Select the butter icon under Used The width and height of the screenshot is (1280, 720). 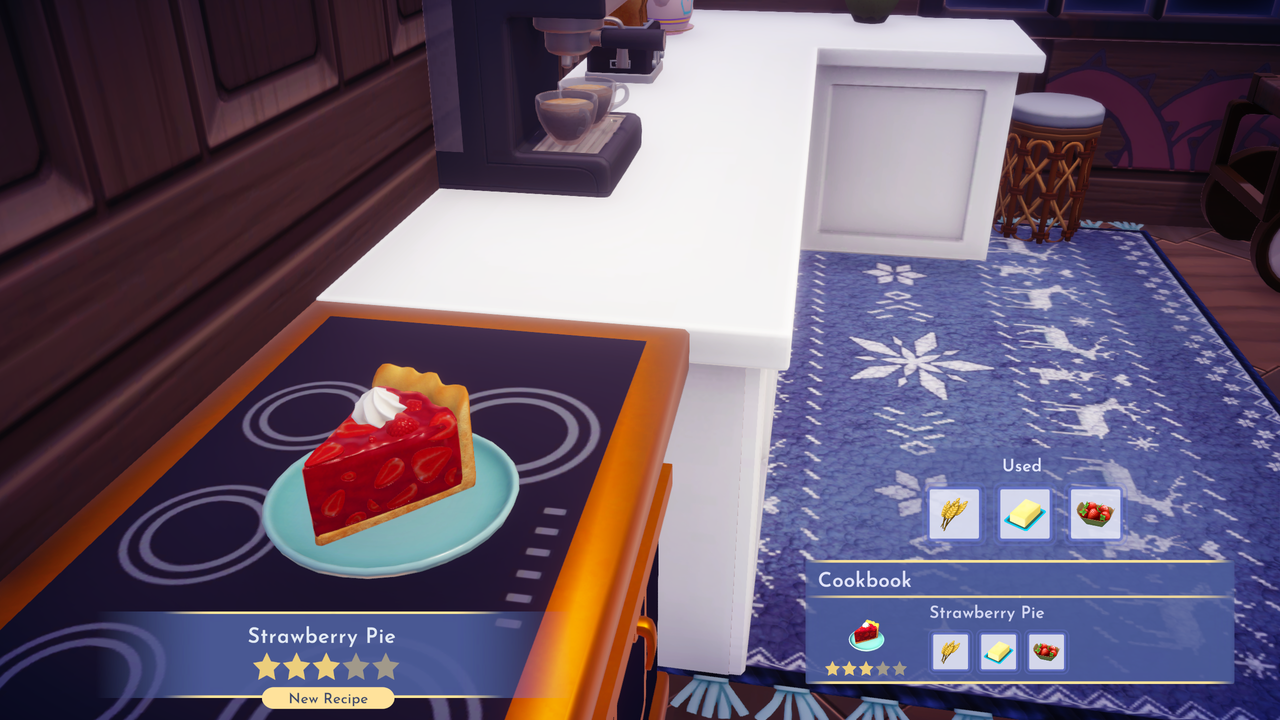[x=1024, y=513]
